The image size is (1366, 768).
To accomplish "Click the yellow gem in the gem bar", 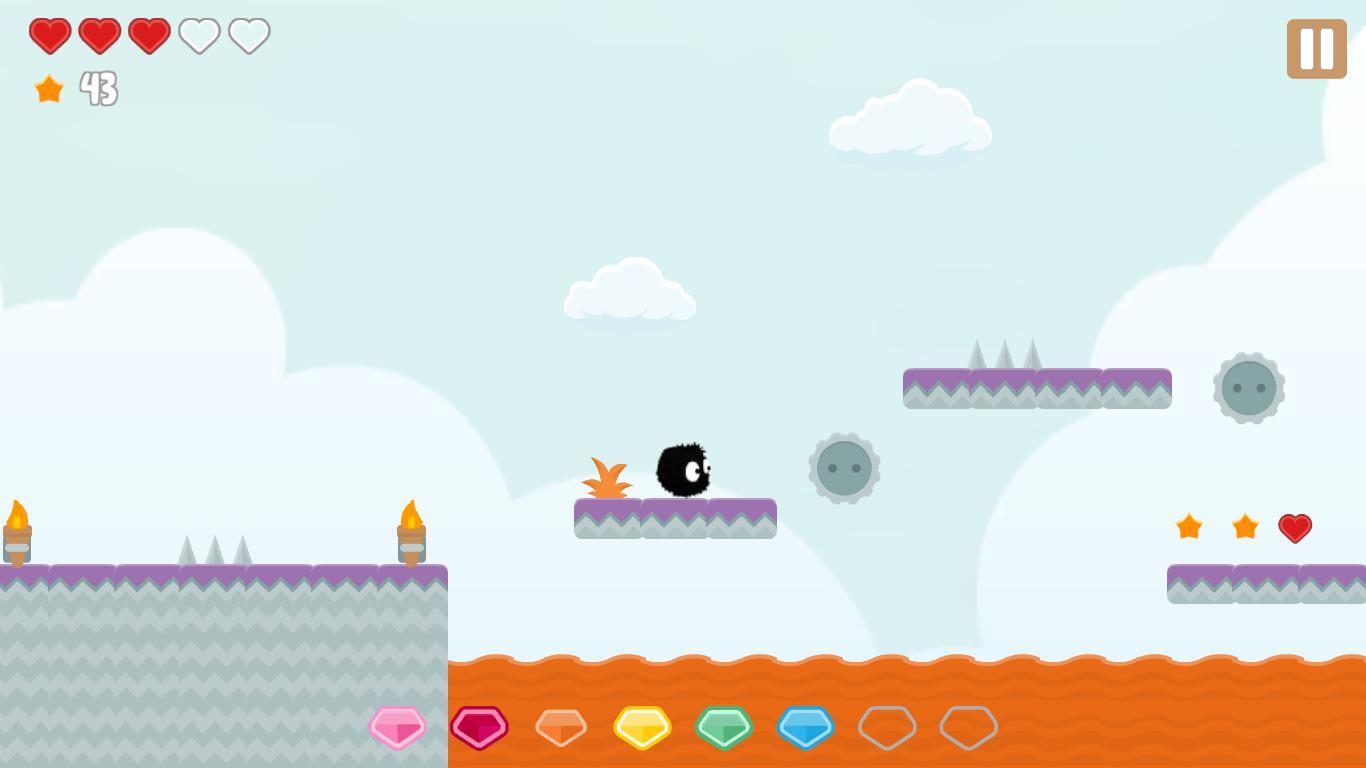I will coord(643,728).
